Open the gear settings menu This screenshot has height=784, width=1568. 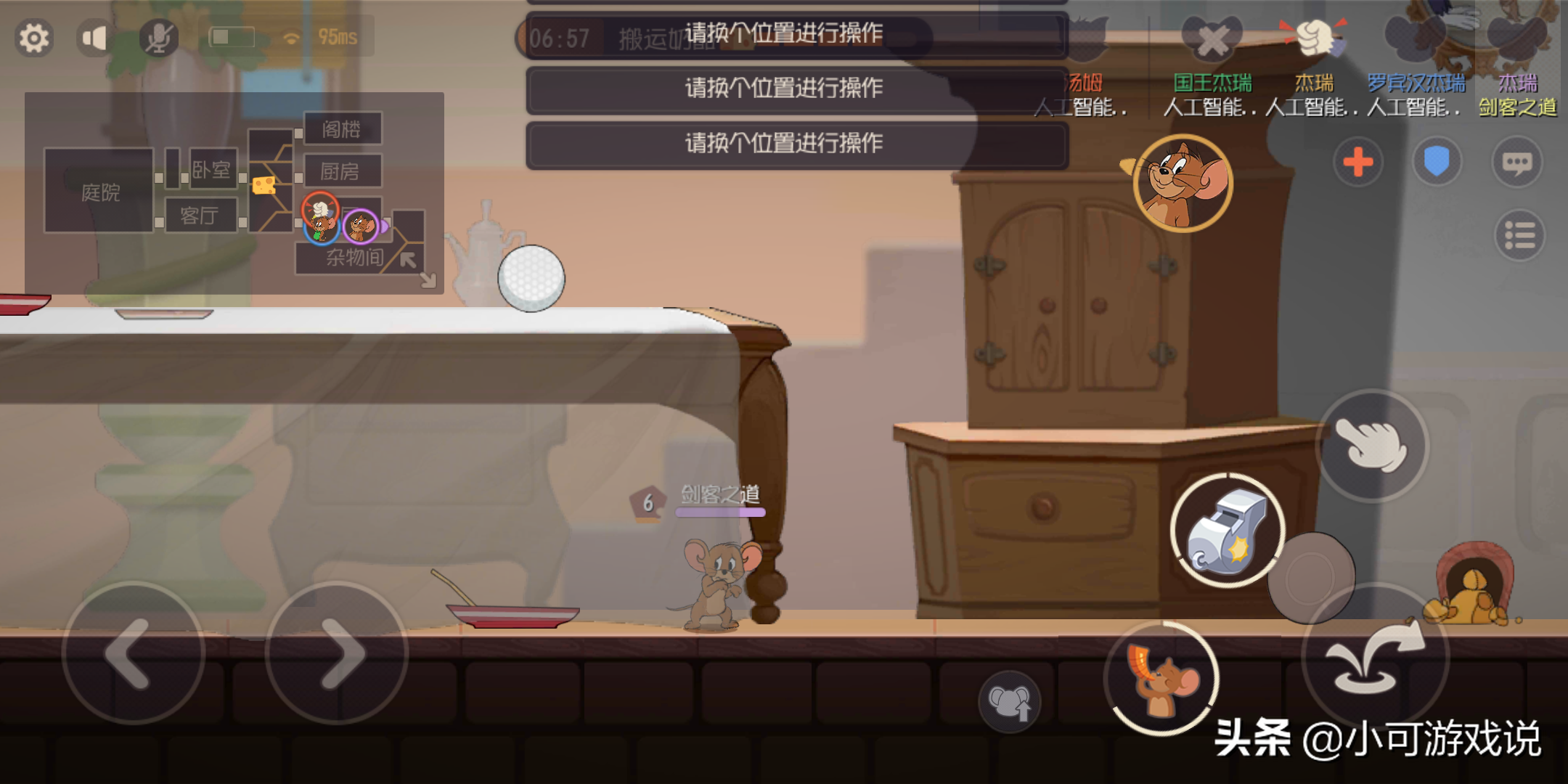coord(33,38)
